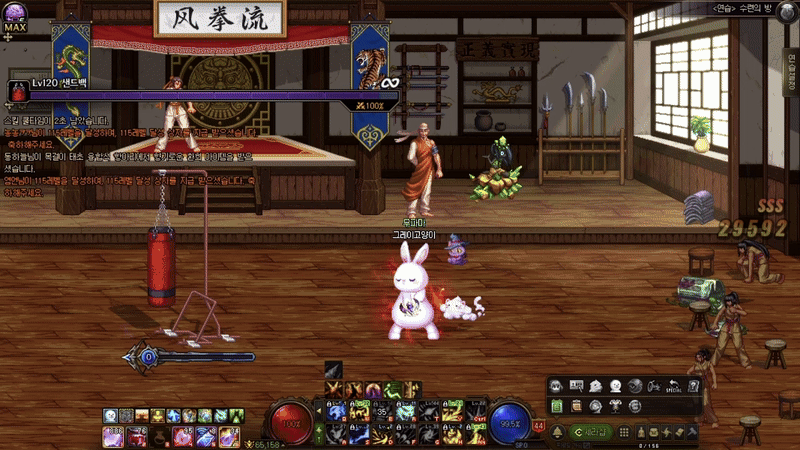Image resolution: width=800 pixels, height=450 pixels.
Task: Click the red 44 badge beside MP orb
Action: [x=540, y=426]
